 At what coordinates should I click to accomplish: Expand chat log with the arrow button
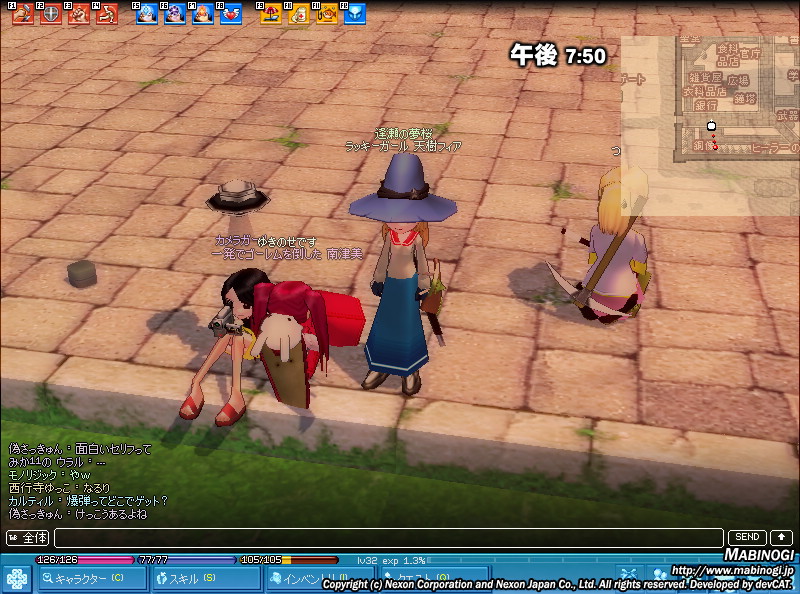pos(781,538)
